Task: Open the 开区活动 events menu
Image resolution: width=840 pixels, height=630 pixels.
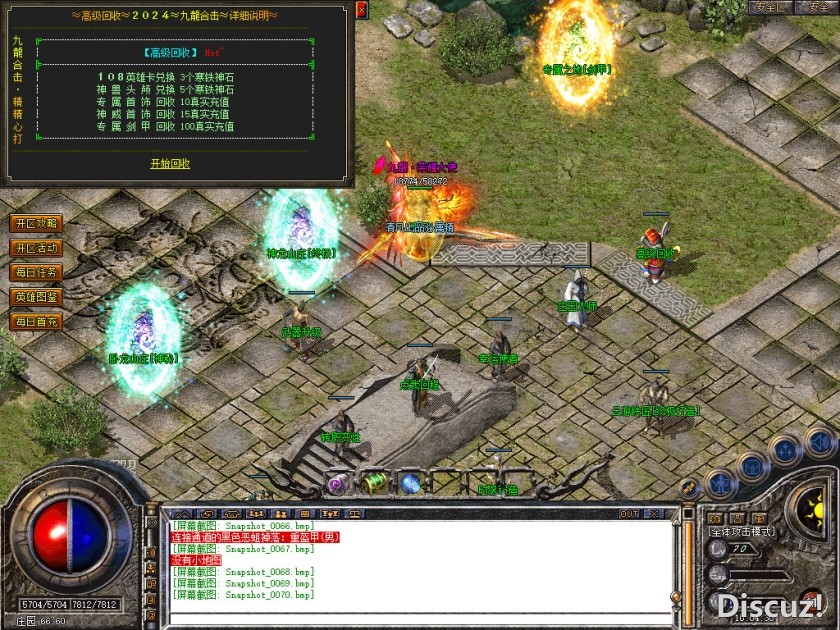Action: pos(36,248)
